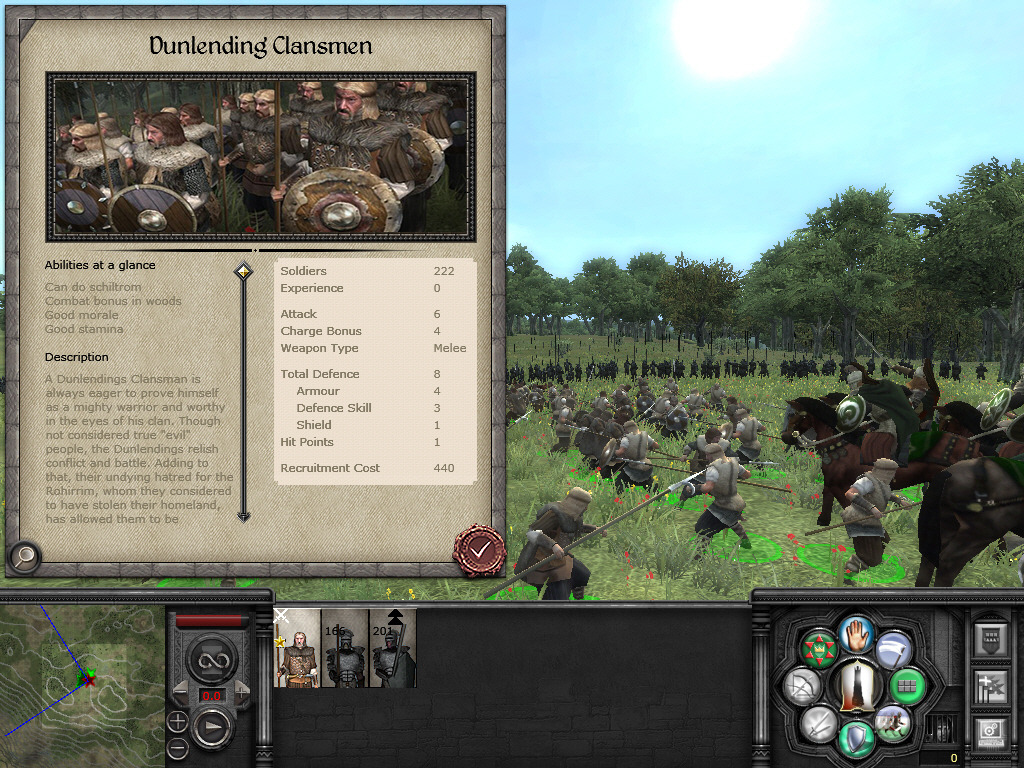The height and width of the screenshot is (768, 1024).
Task: Click the magnifying glass on the unit scroll
Action: pyautogui.click(x=24, y=556)
